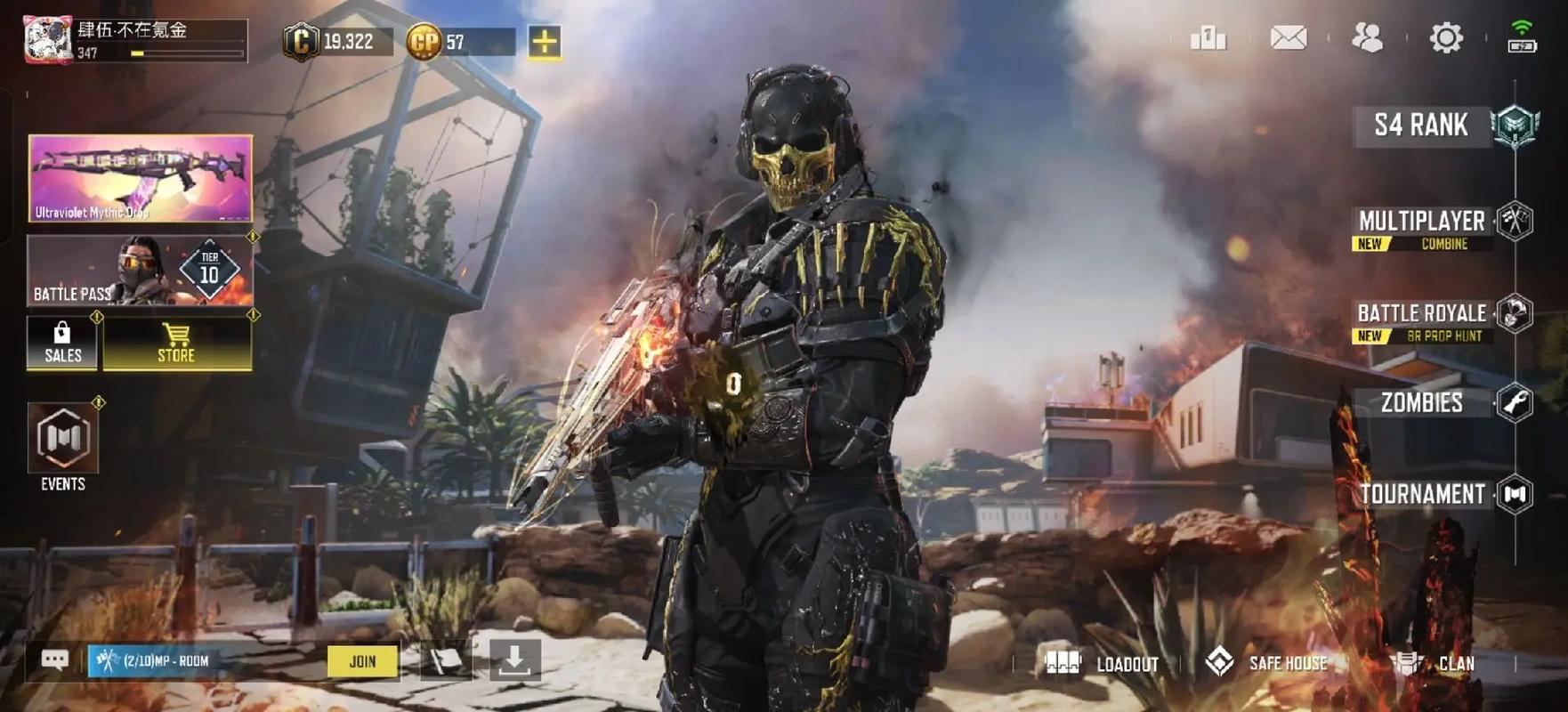This screenshot has width=1568, height=712.
Task: Open the Battle Pass tier panel
Action: [141, 271]
